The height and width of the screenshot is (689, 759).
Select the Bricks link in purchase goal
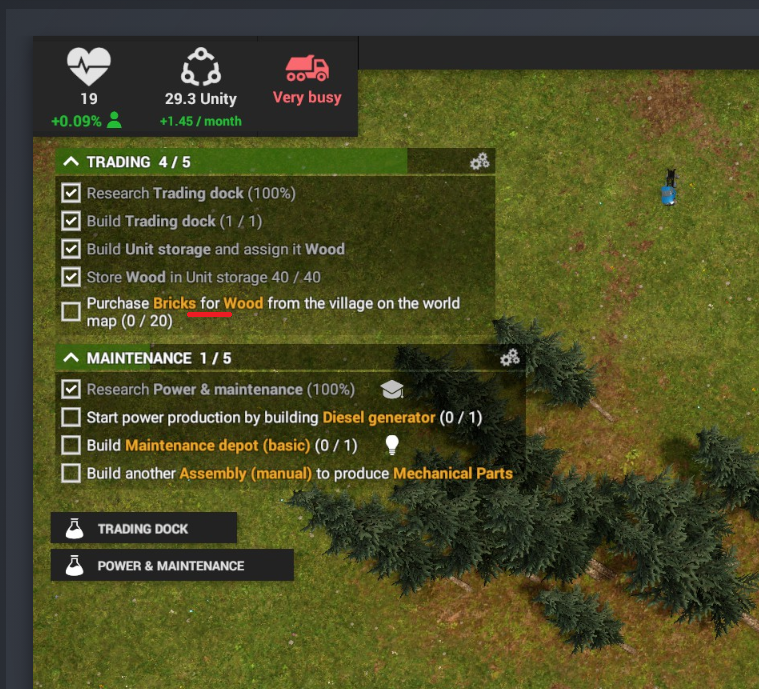click(x=174, y=303)
